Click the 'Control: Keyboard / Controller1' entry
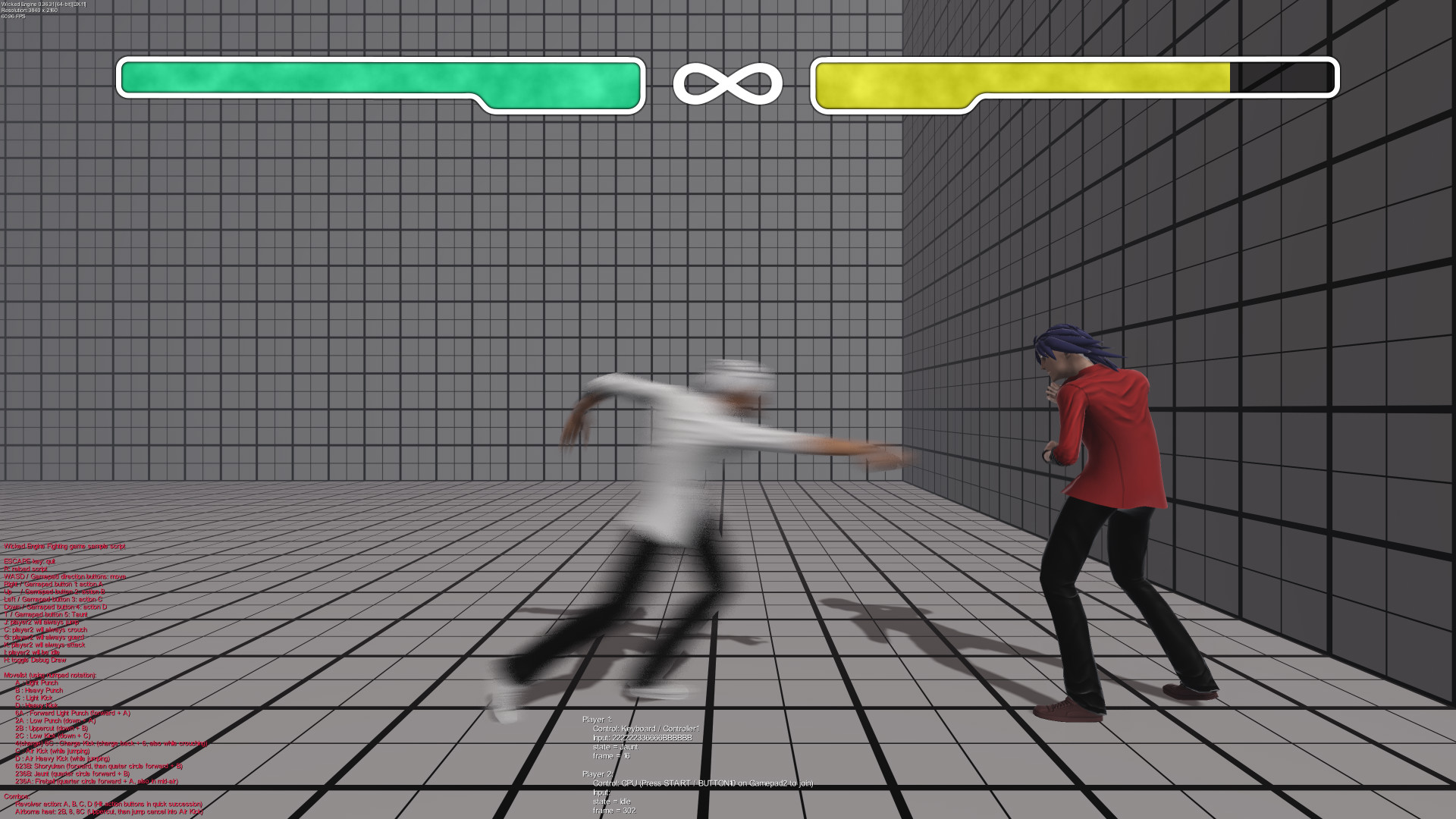The image size is (1456, 819). pyautogui.click(x=646, y=729)
